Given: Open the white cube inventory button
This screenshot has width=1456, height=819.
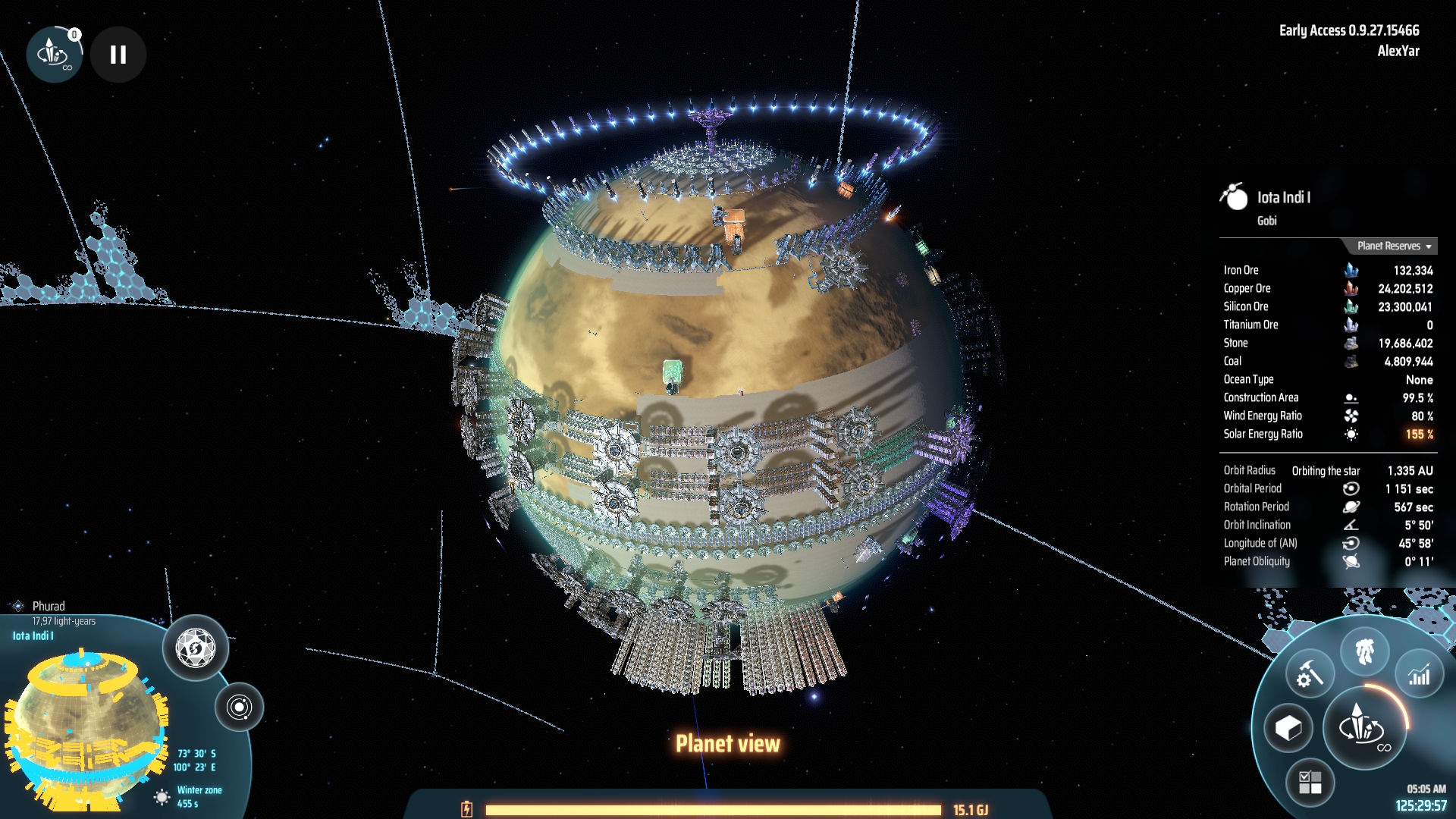Looking at the screenshot, I should coord(1288,728).
